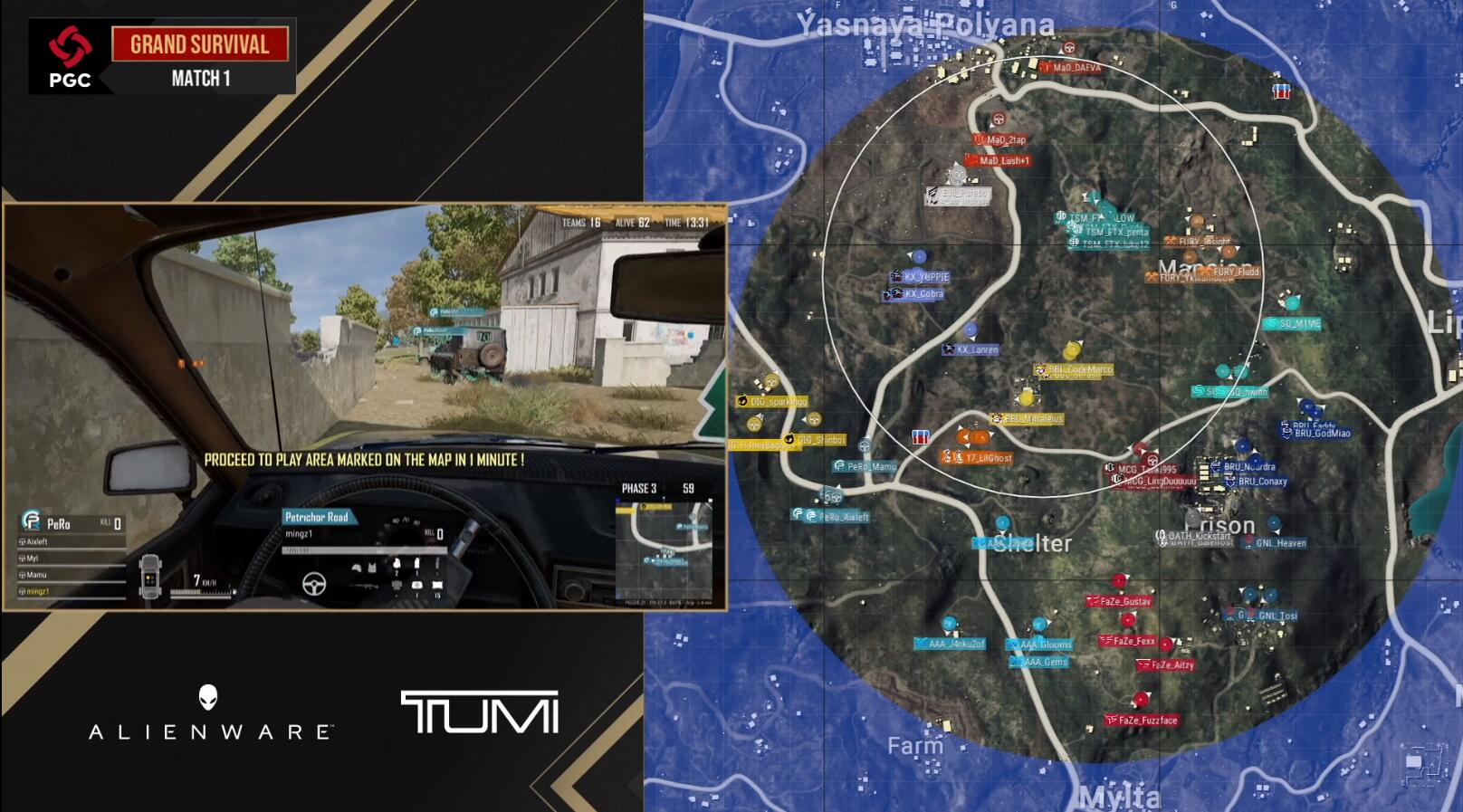
Task: Select the DIG_sparkingg player label
Action: tap(777, 401)
